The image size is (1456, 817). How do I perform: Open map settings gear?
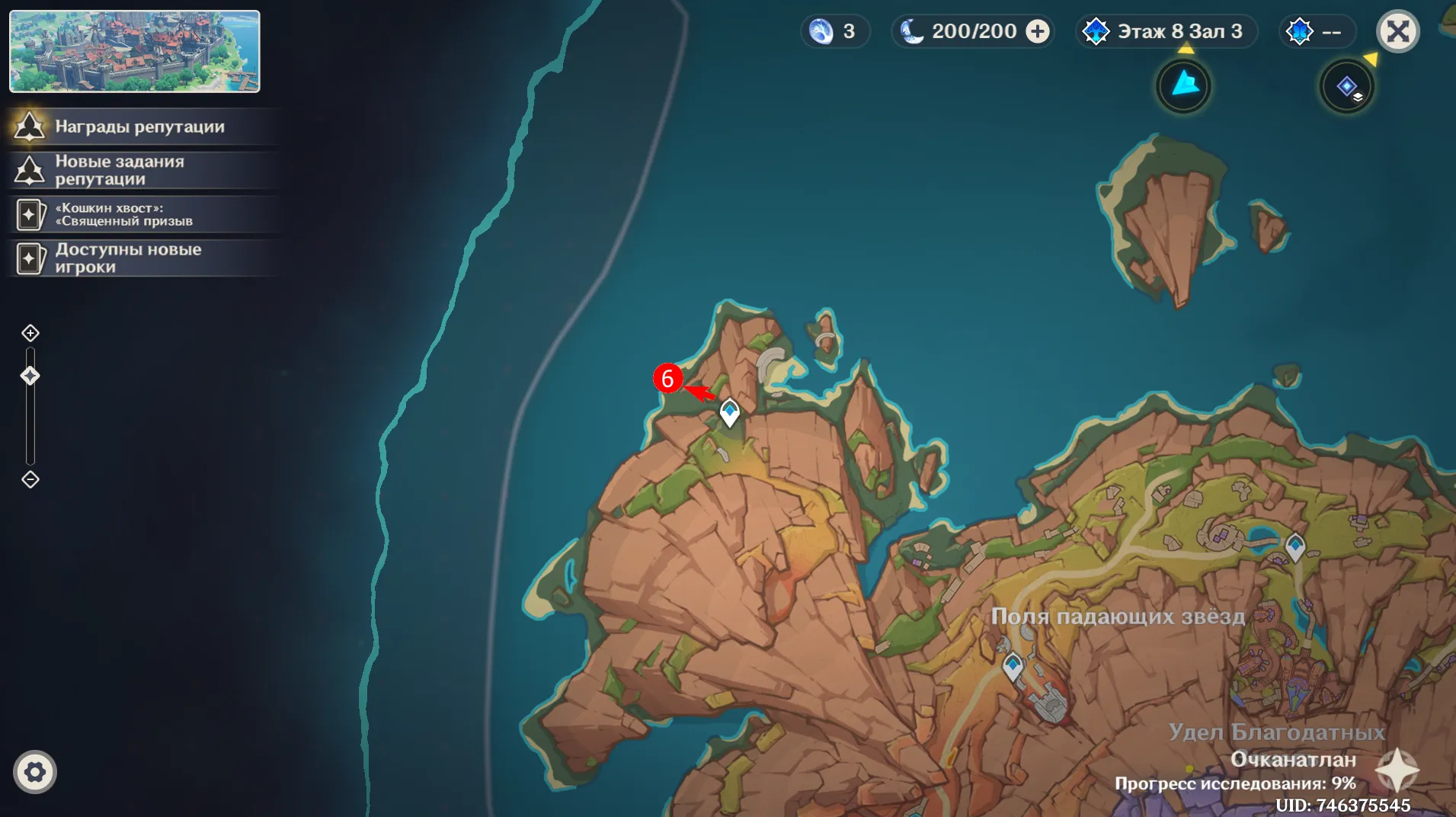(x=35, y=772)
